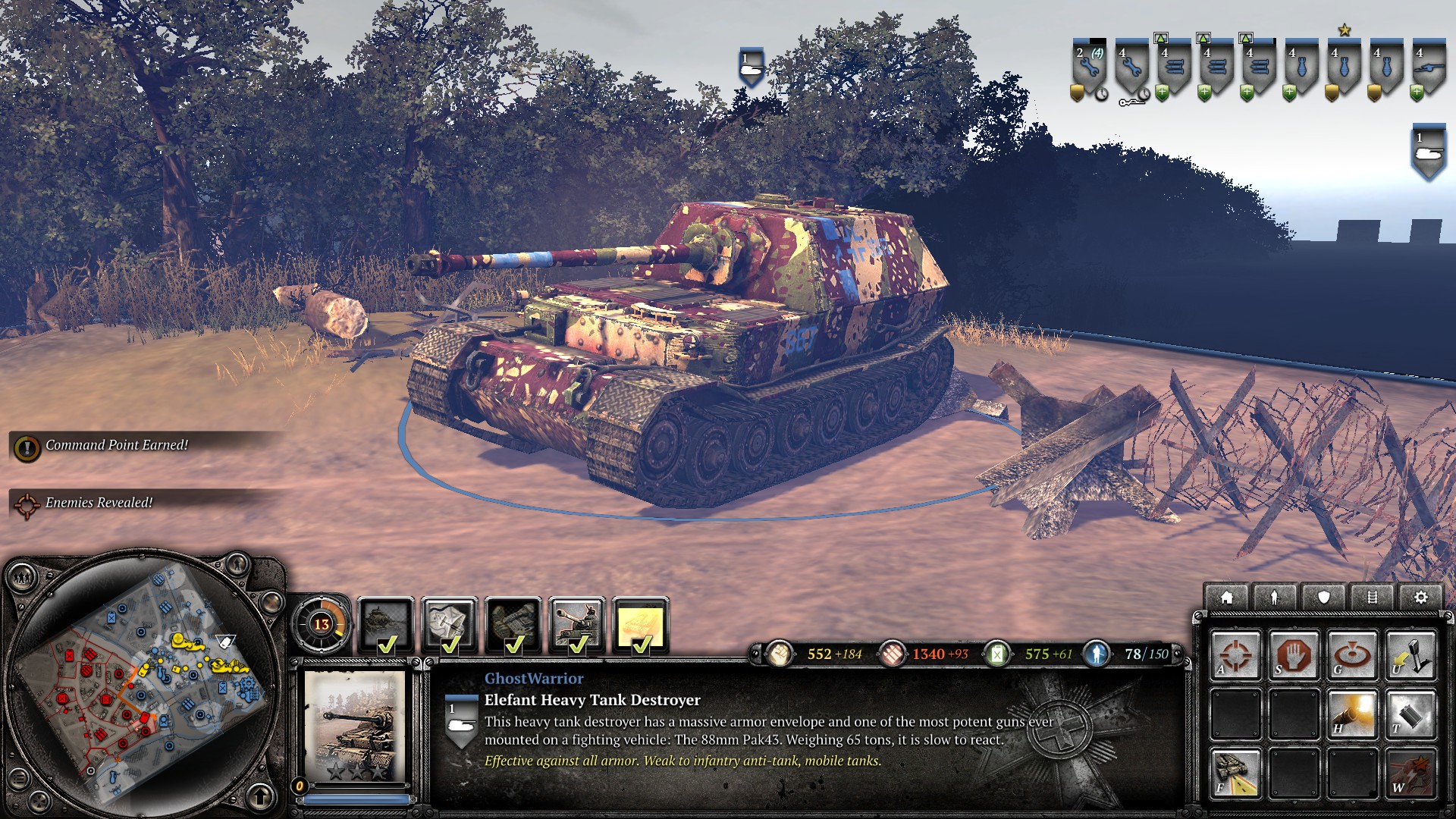Image resolution: width=1456 pixels, height=819 pixels.
Task: Choose the anti-tank gun squad shield
Action: (1428, 68)
